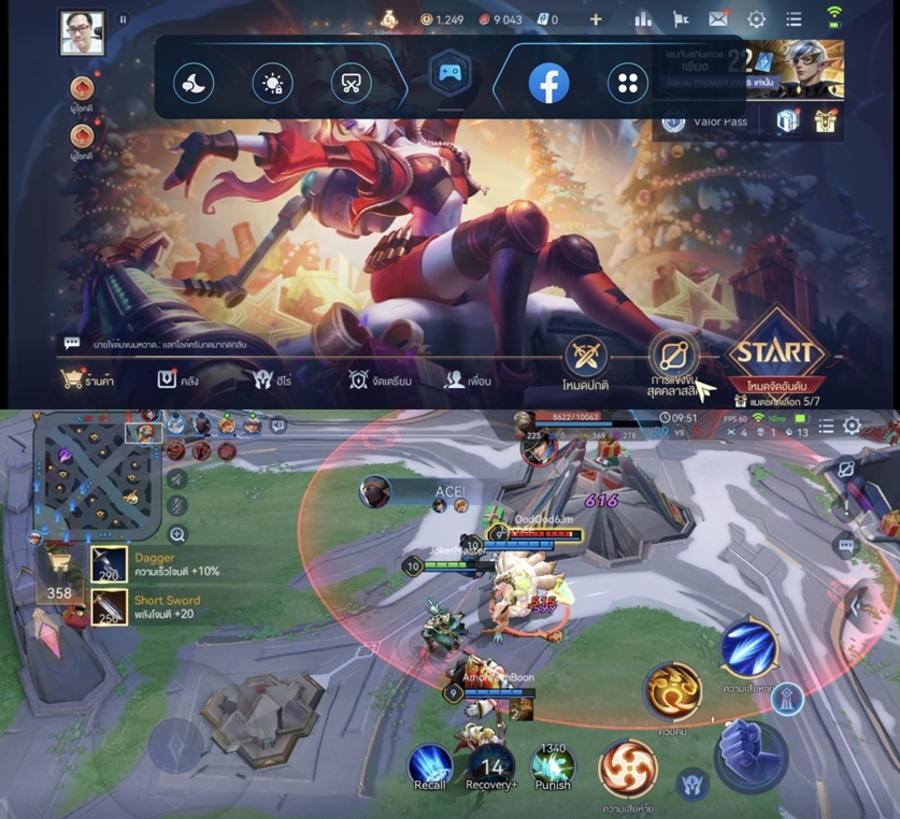The width and height of the screenshot is (900, 819).
Task: Activate the Recall ability
Action: pyautogui.click(x=430, y=768)
